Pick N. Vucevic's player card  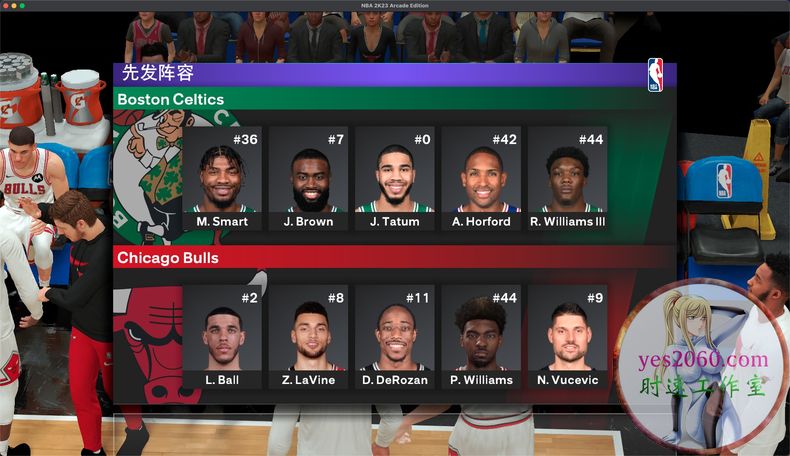click(567, 337)
